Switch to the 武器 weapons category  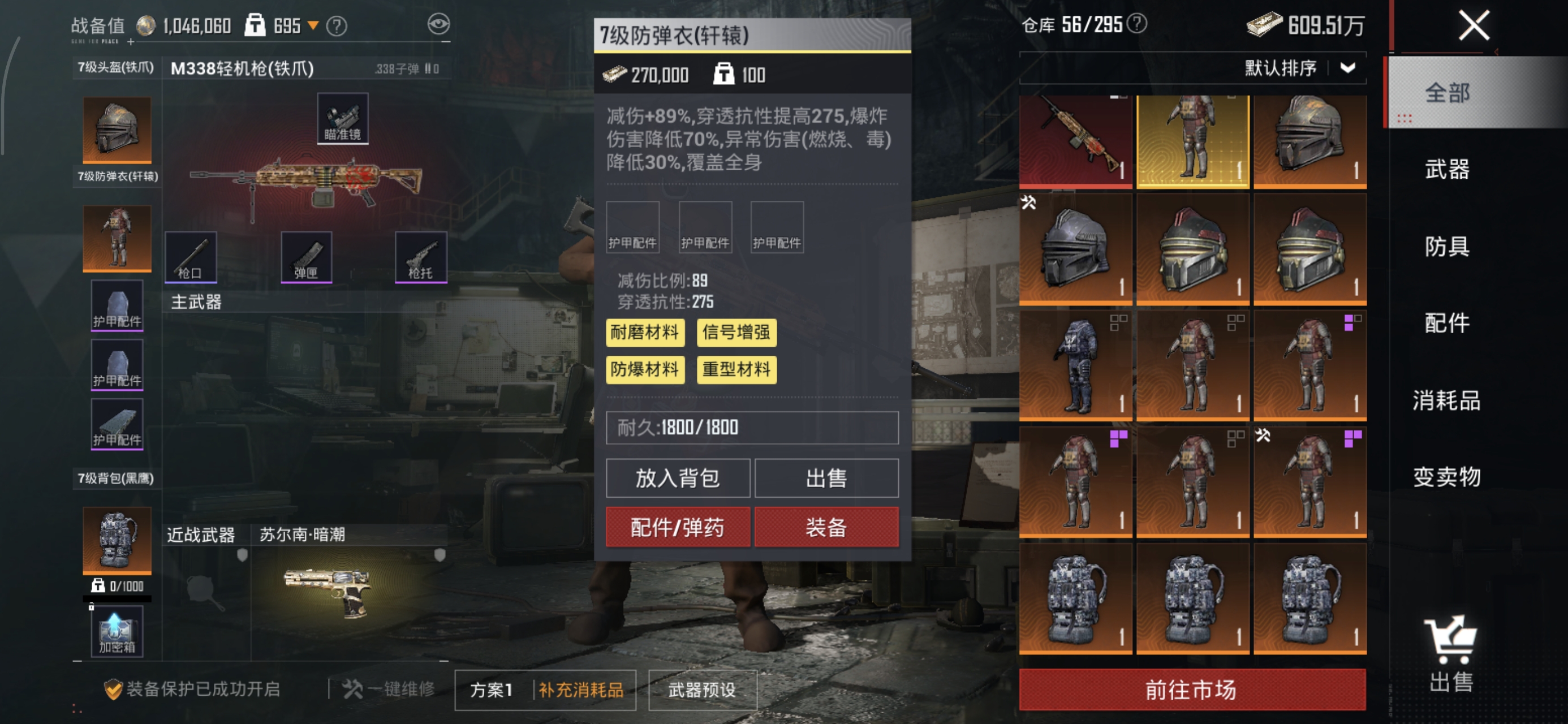(x=1447, y=169)
